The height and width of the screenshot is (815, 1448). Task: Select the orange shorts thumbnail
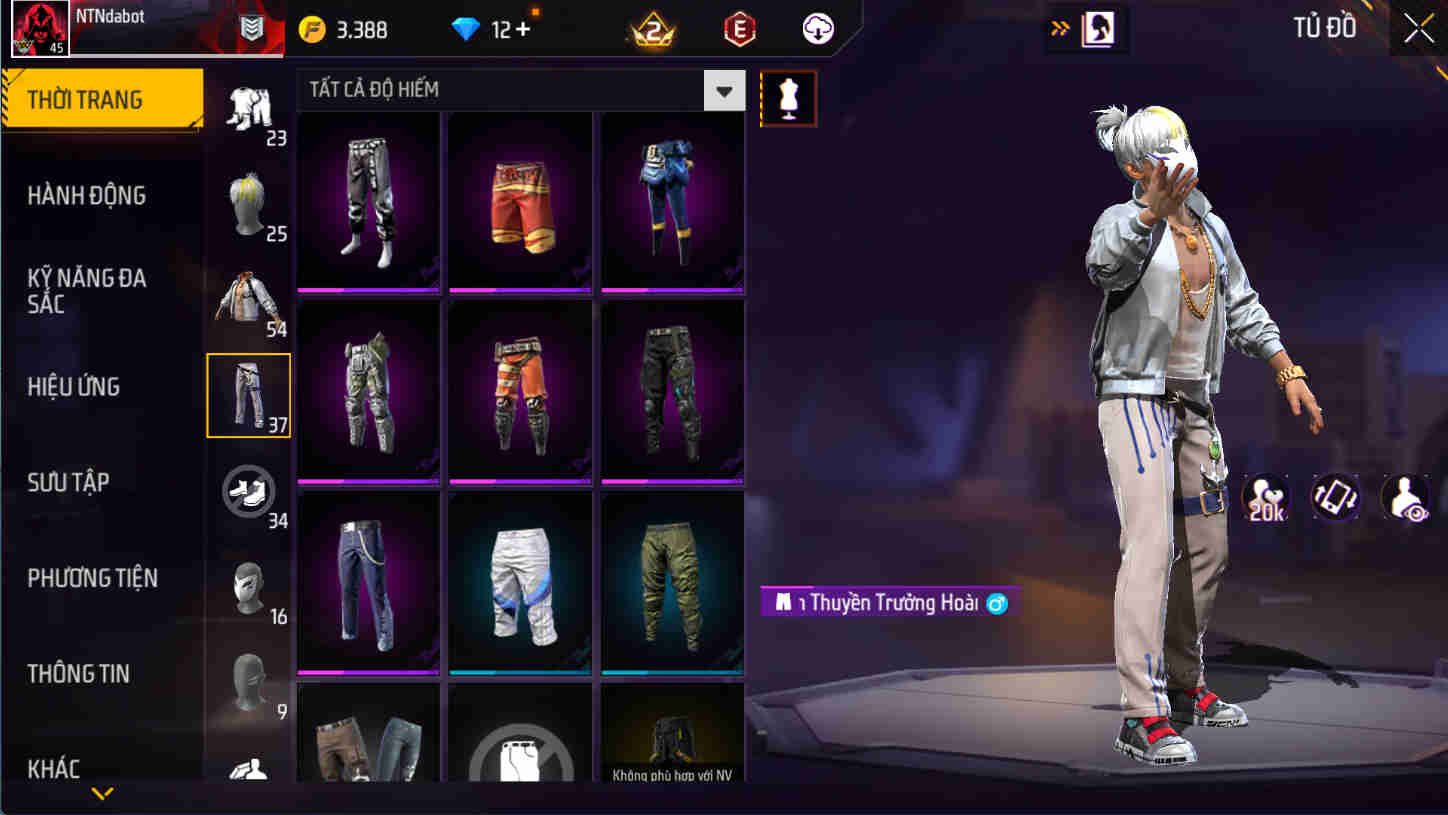pyautogui.click(x=520, y=200)
